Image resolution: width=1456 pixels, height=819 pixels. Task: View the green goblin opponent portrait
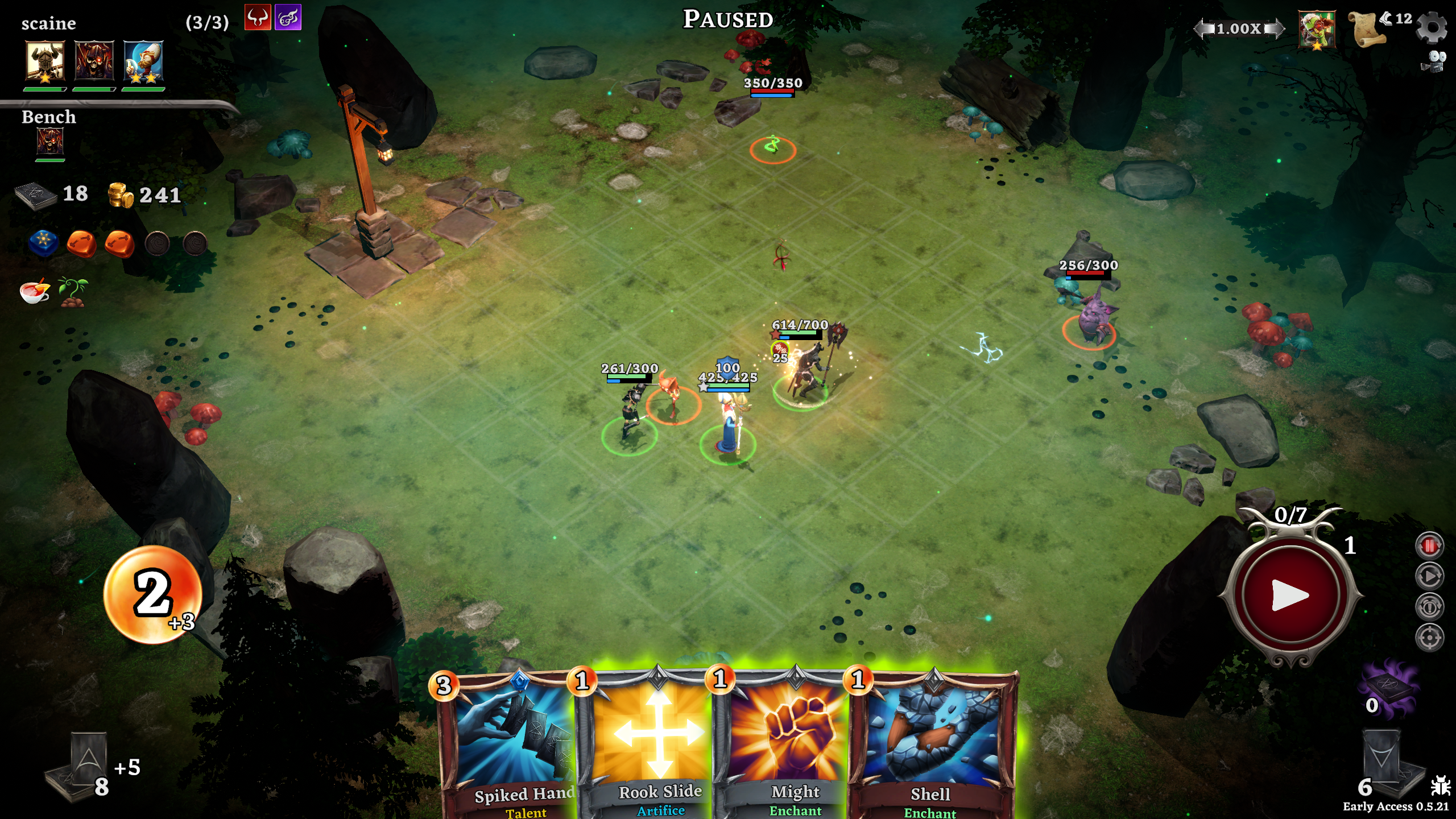coord(1317,30)
